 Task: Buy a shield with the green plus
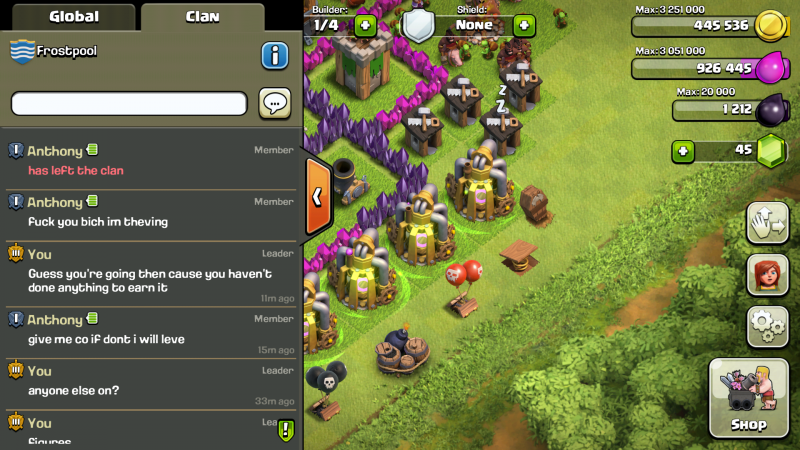(524, 25)
